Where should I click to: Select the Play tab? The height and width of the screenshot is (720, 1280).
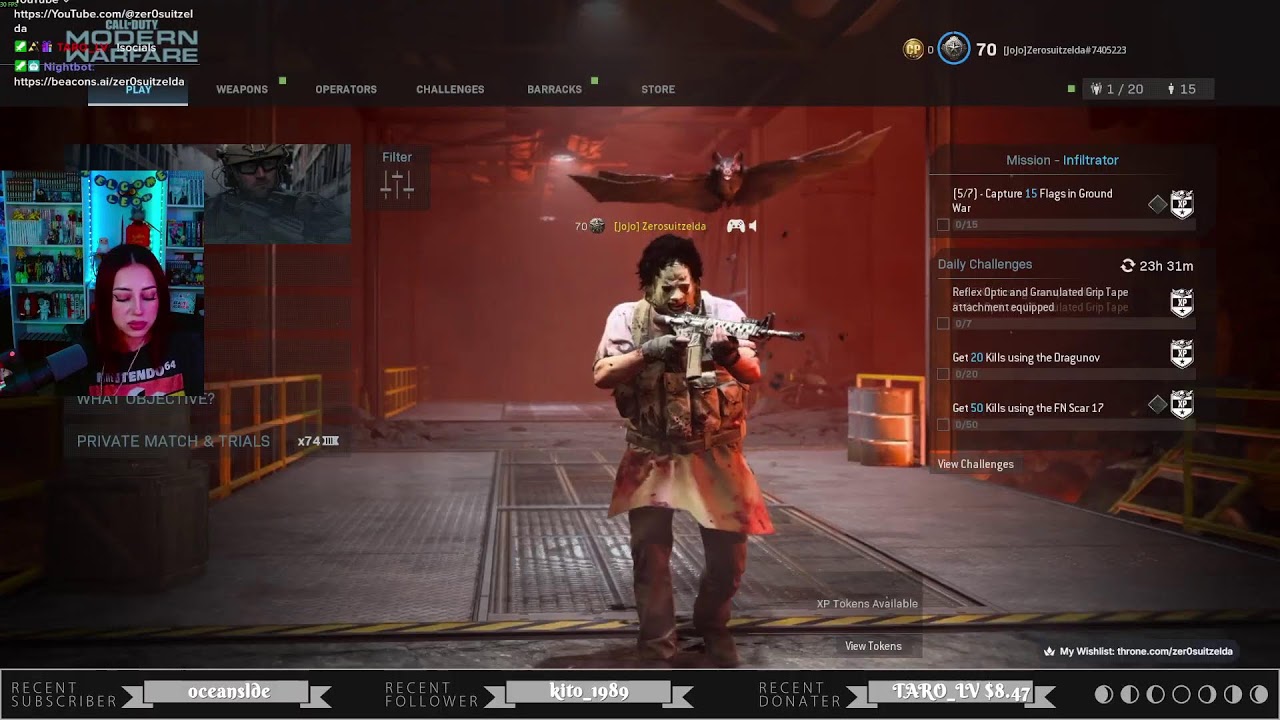139,90
